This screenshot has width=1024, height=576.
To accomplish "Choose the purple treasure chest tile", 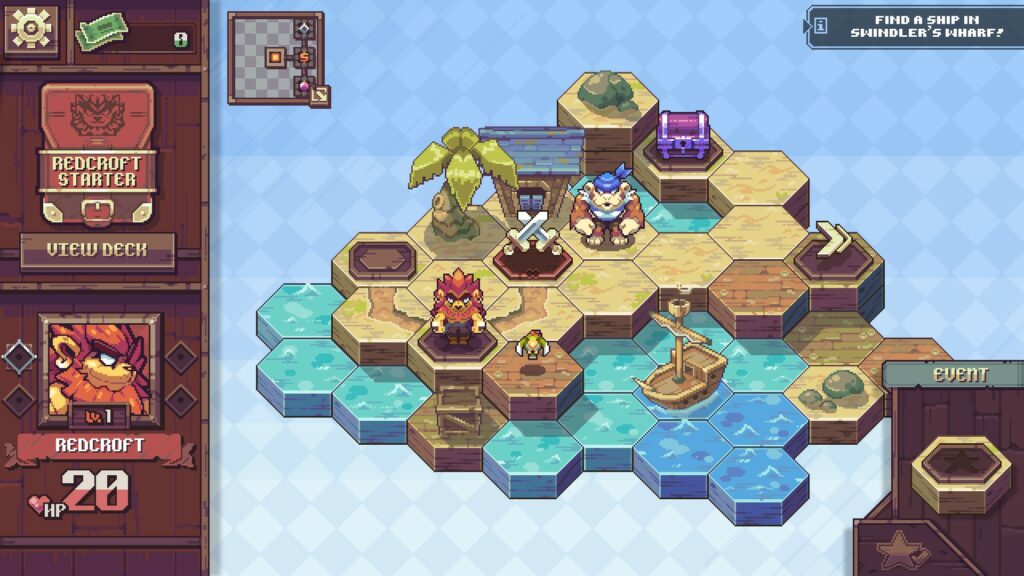I will tap(682, 135).
